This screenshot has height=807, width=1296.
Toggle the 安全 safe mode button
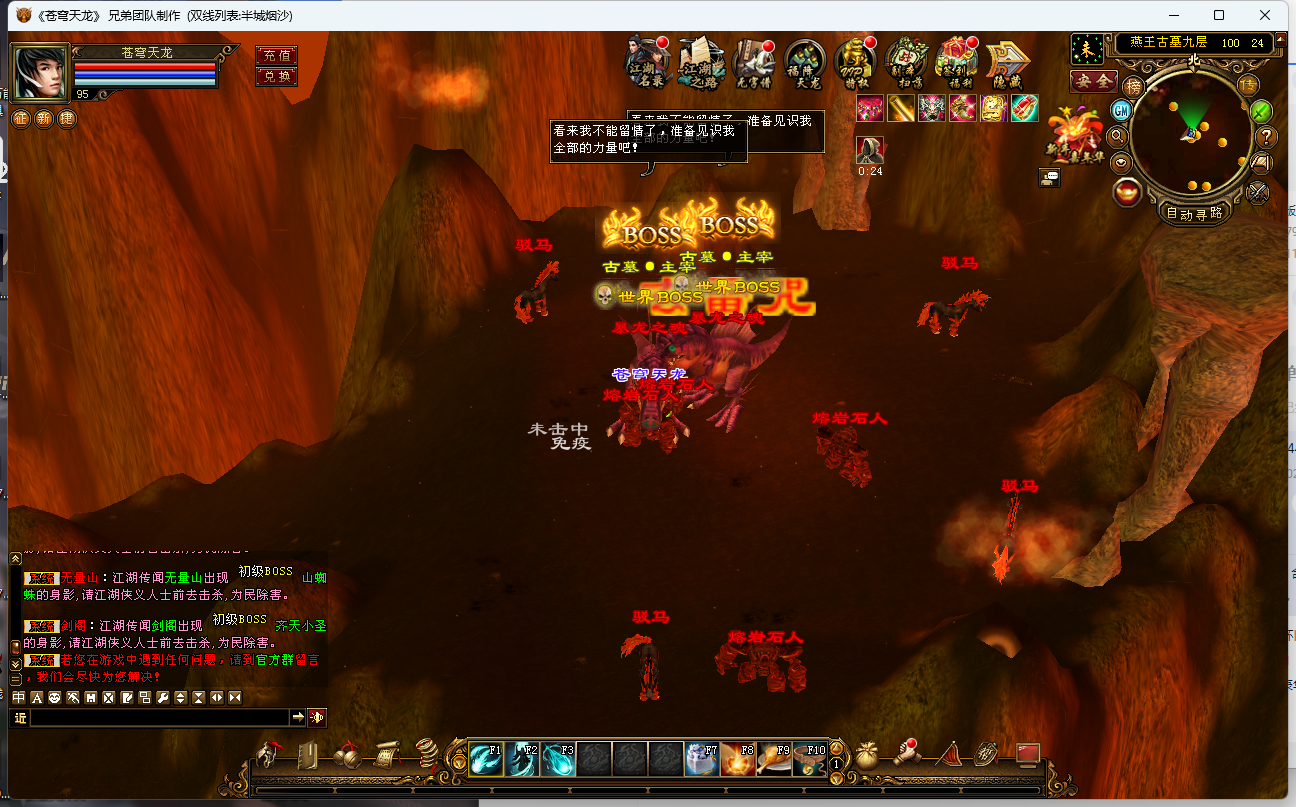tap(1093, 81)
